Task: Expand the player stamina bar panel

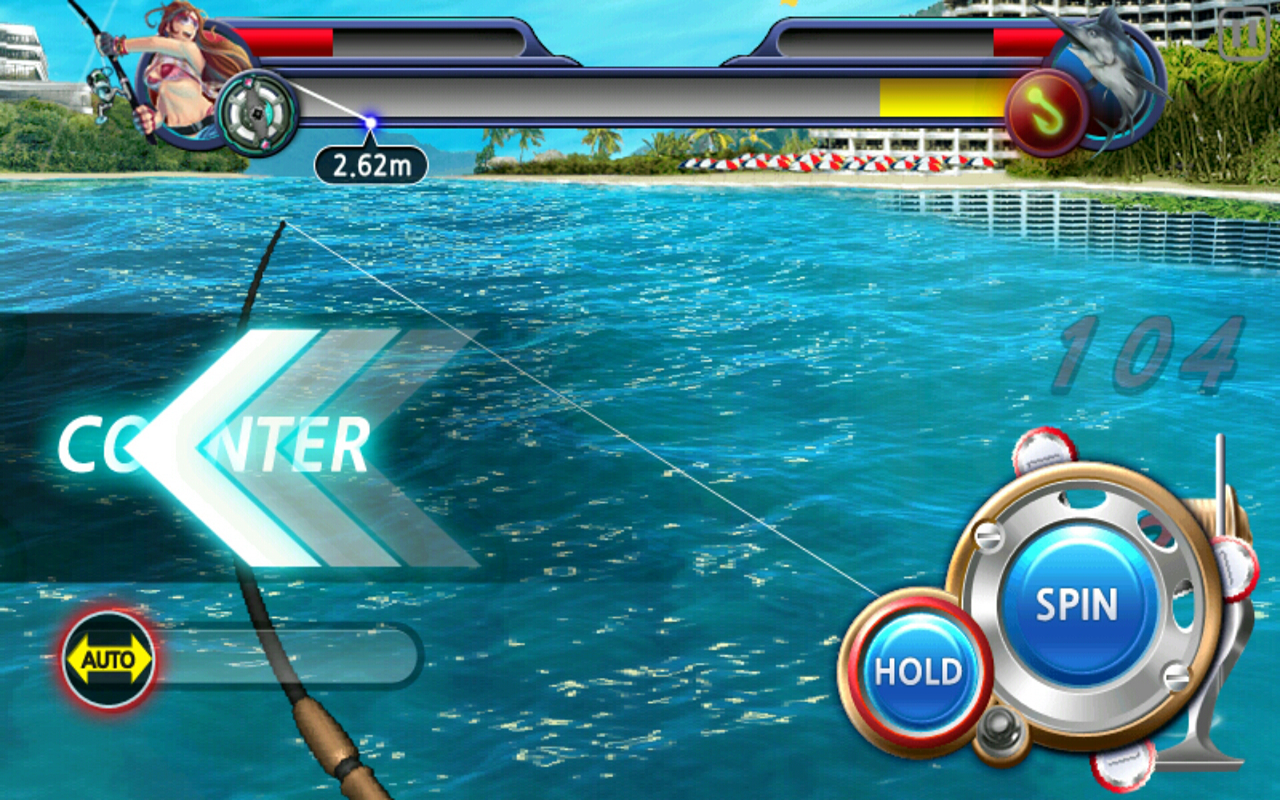Action: click(x=390, y=40)
